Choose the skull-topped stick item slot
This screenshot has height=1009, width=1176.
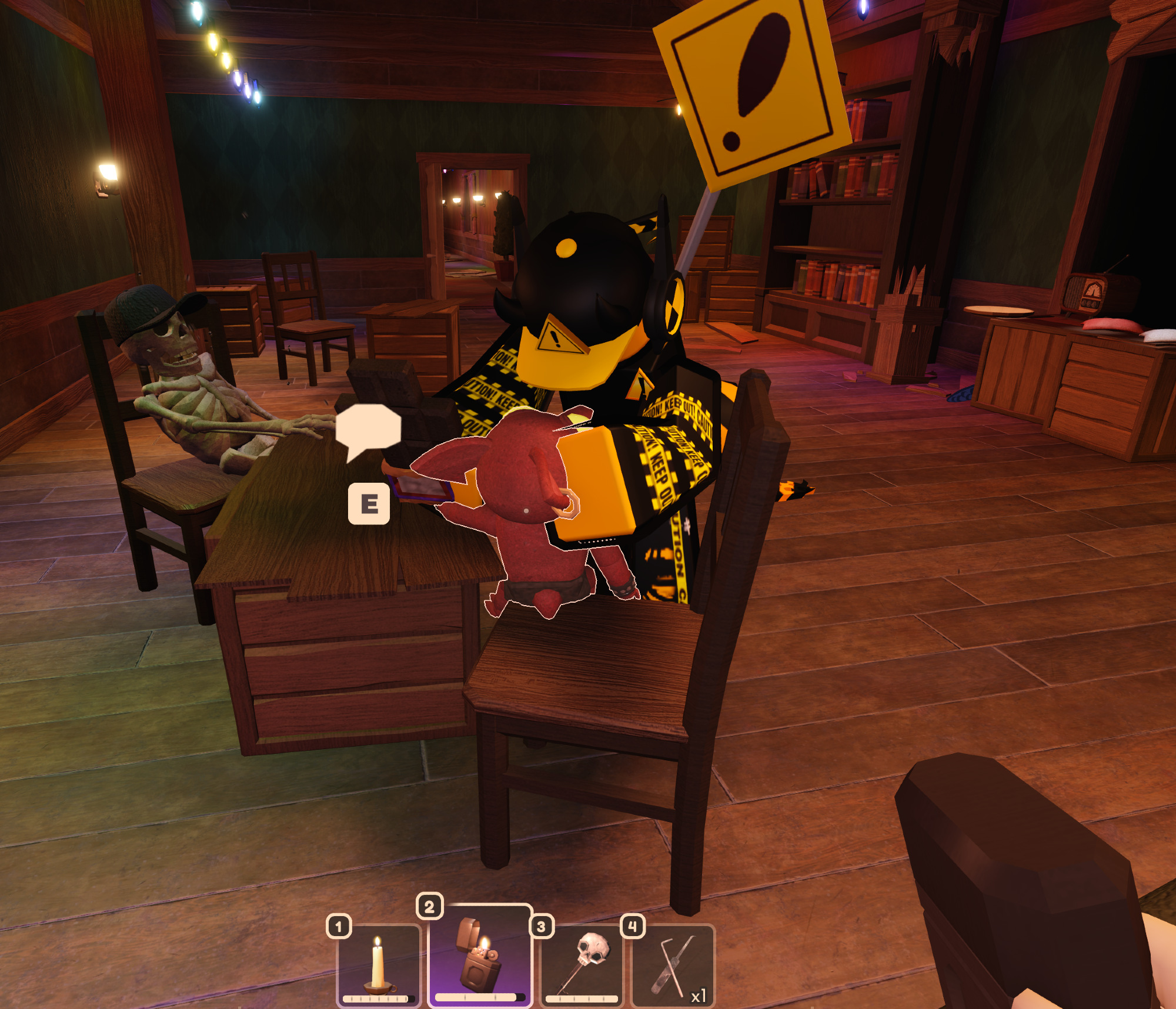click(582, 965)
